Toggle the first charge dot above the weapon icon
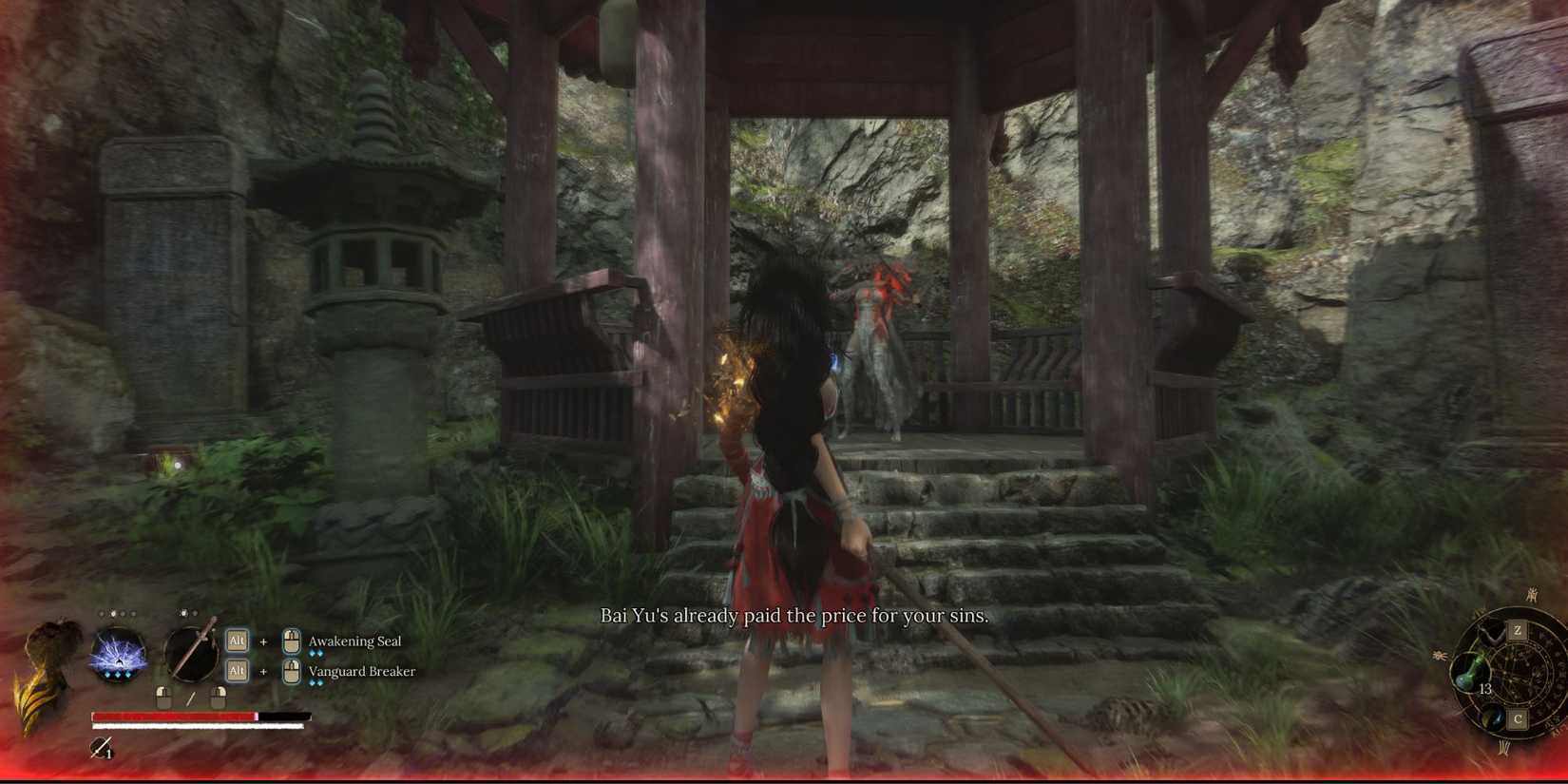 click(x=182, y=613)
